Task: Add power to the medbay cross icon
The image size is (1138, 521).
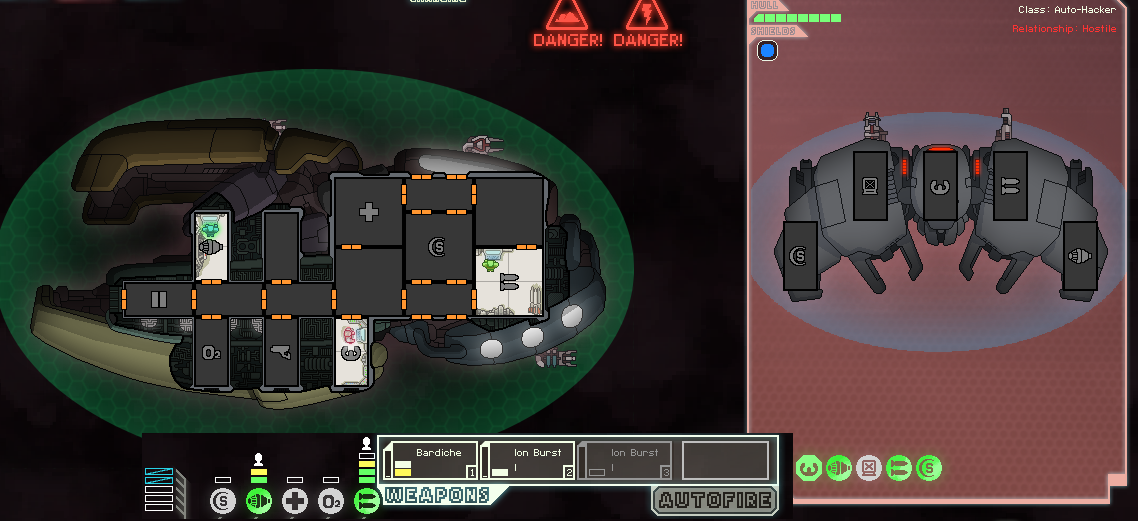Action: tap(295, 501)
